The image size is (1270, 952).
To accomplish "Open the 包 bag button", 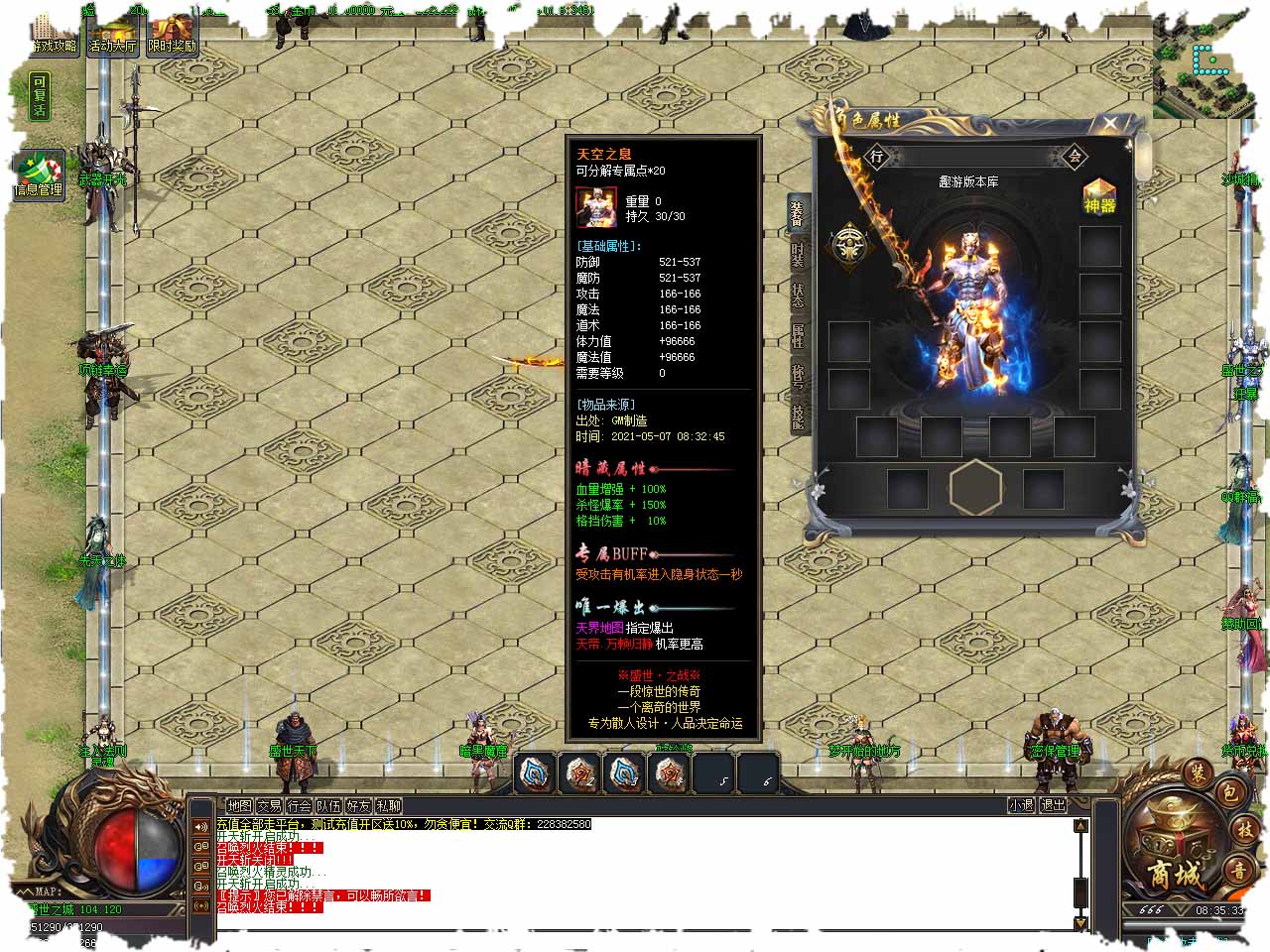I will 1229,792.
